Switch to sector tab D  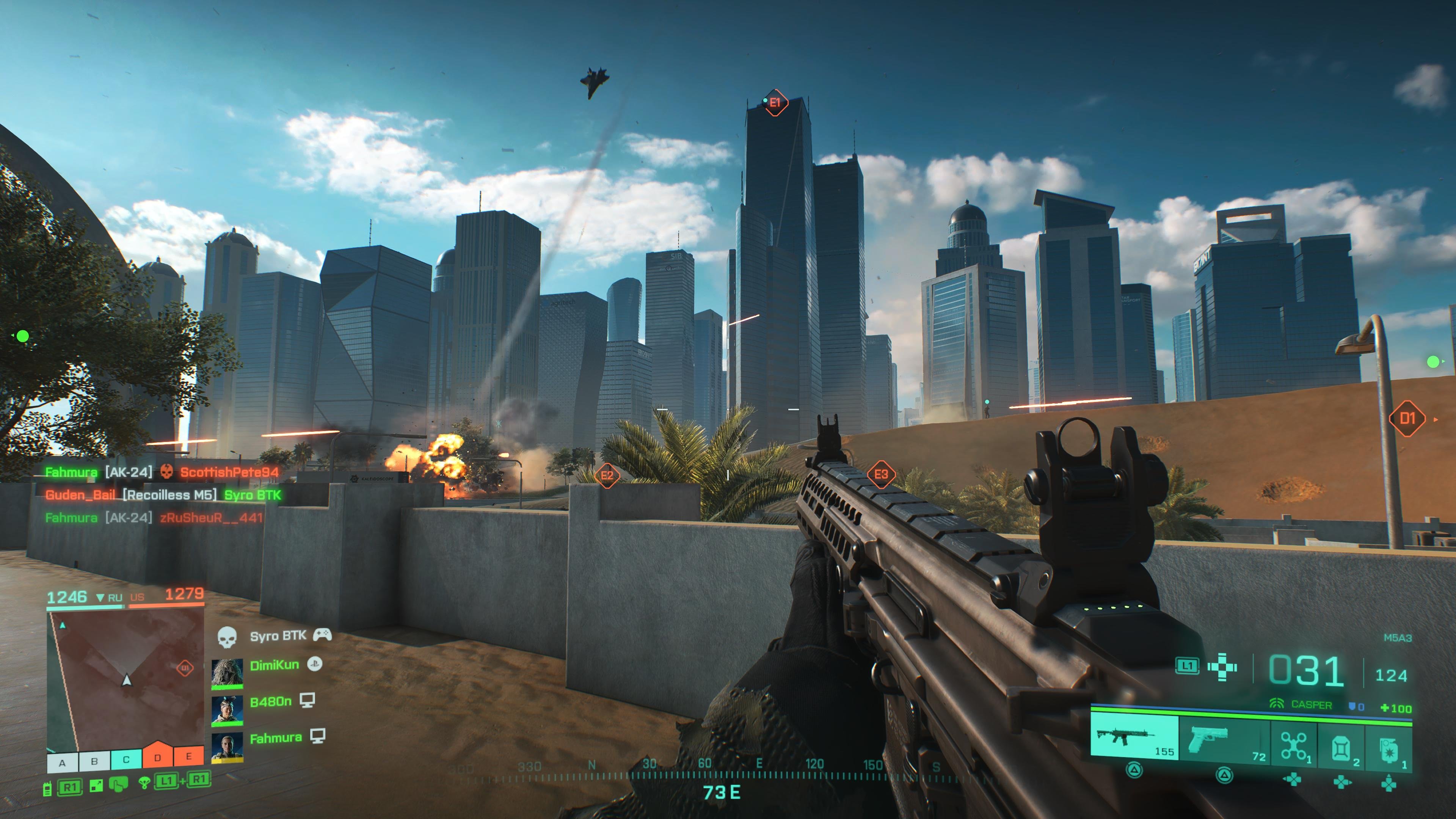[x=158, y=759]
